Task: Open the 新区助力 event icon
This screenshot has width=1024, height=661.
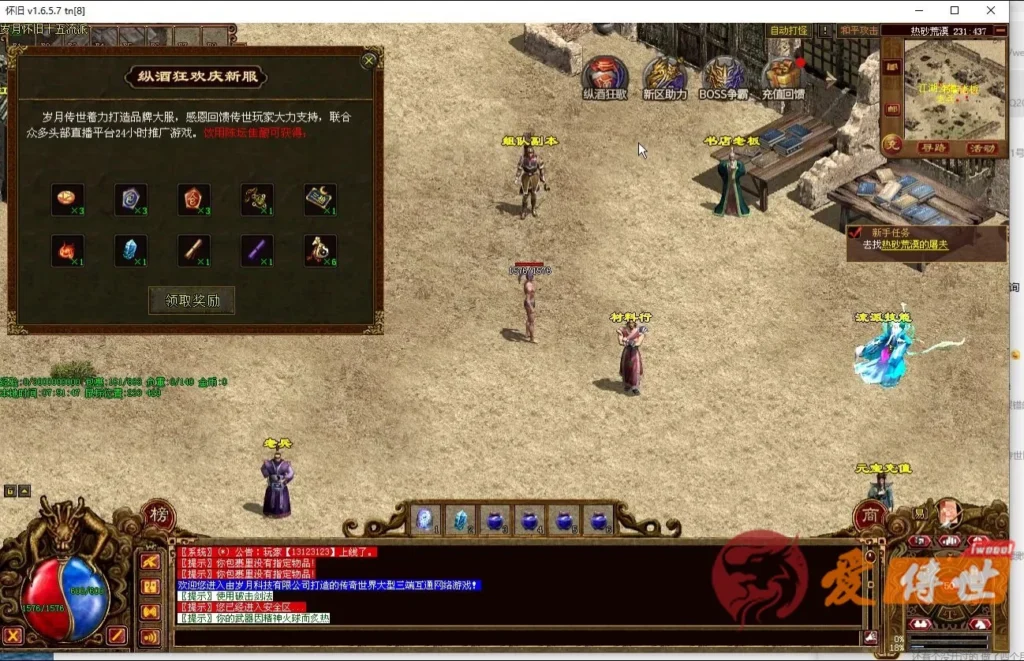Action: [664, 75]
